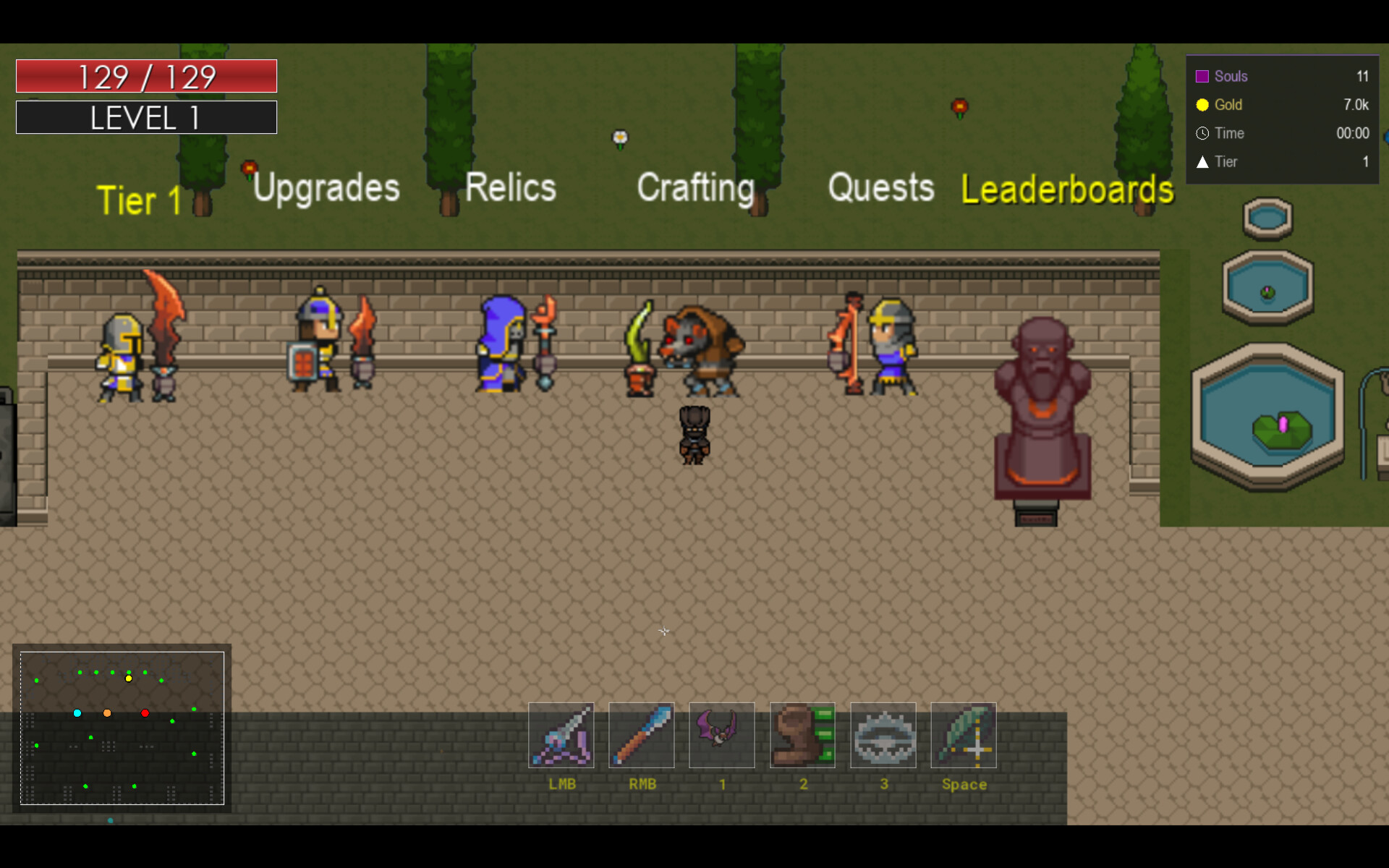Screen dimensions: 1389x868
Task: Click the 129/129 health bar
Action: [145, 75]
